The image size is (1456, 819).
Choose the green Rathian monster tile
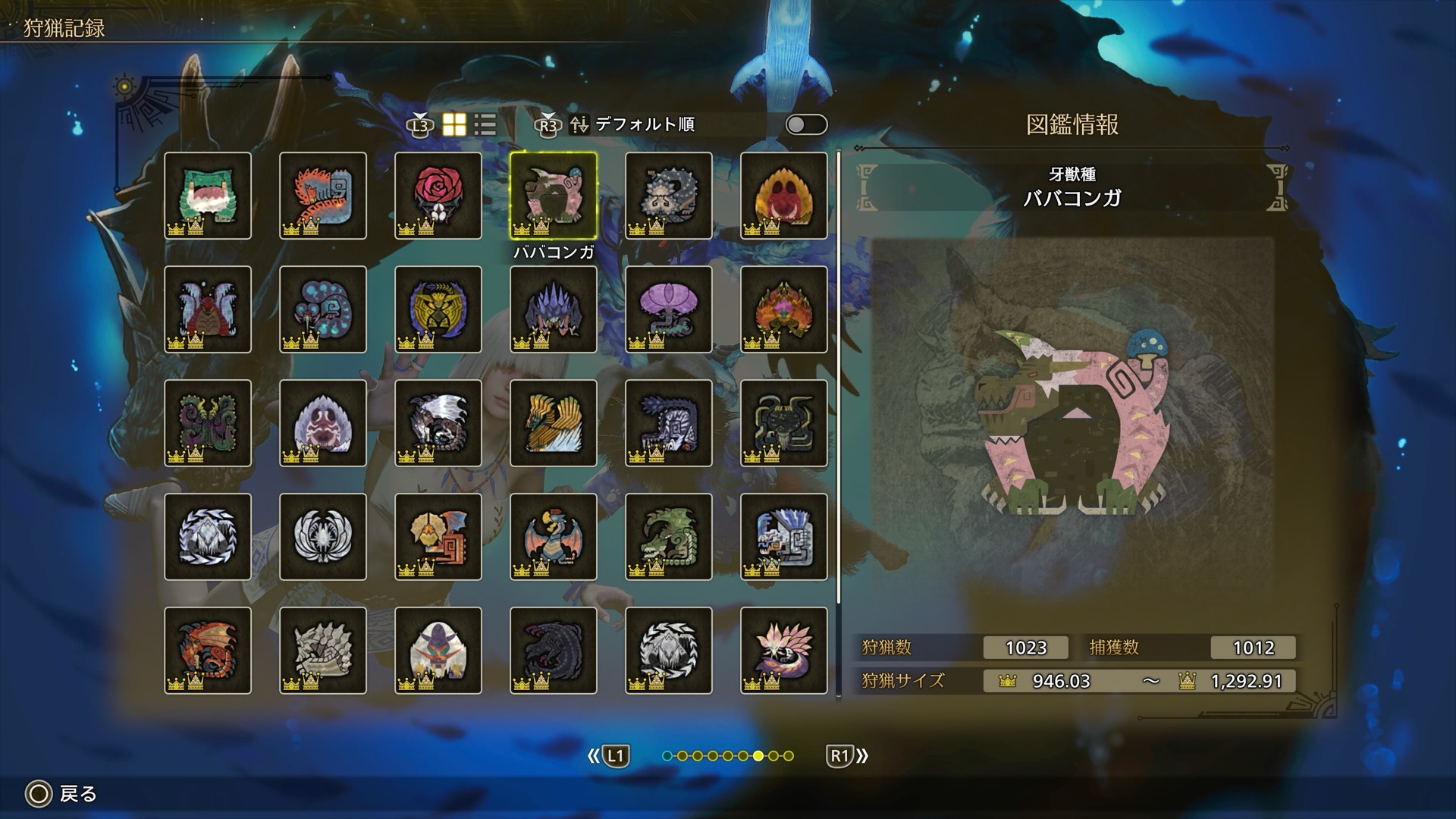point(669,537)
